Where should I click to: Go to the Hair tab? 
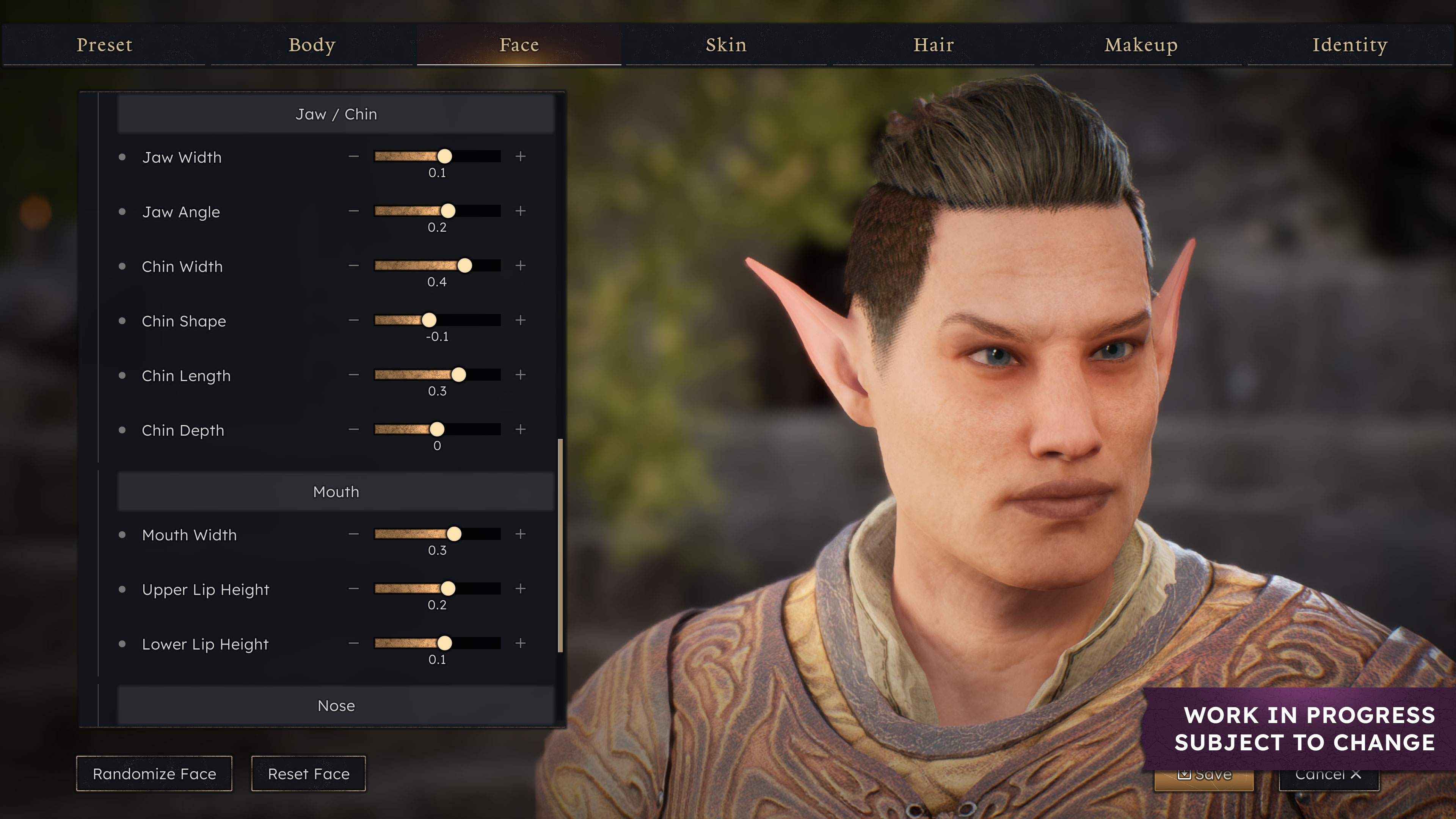coord(934,45)
